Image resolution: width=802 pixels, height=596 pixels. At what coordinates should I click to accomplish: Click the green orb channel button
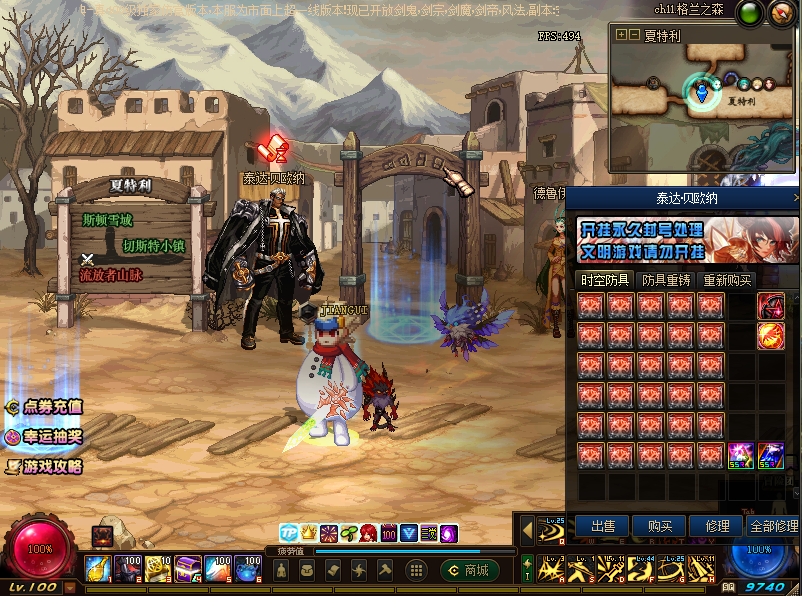coord(749,13)
